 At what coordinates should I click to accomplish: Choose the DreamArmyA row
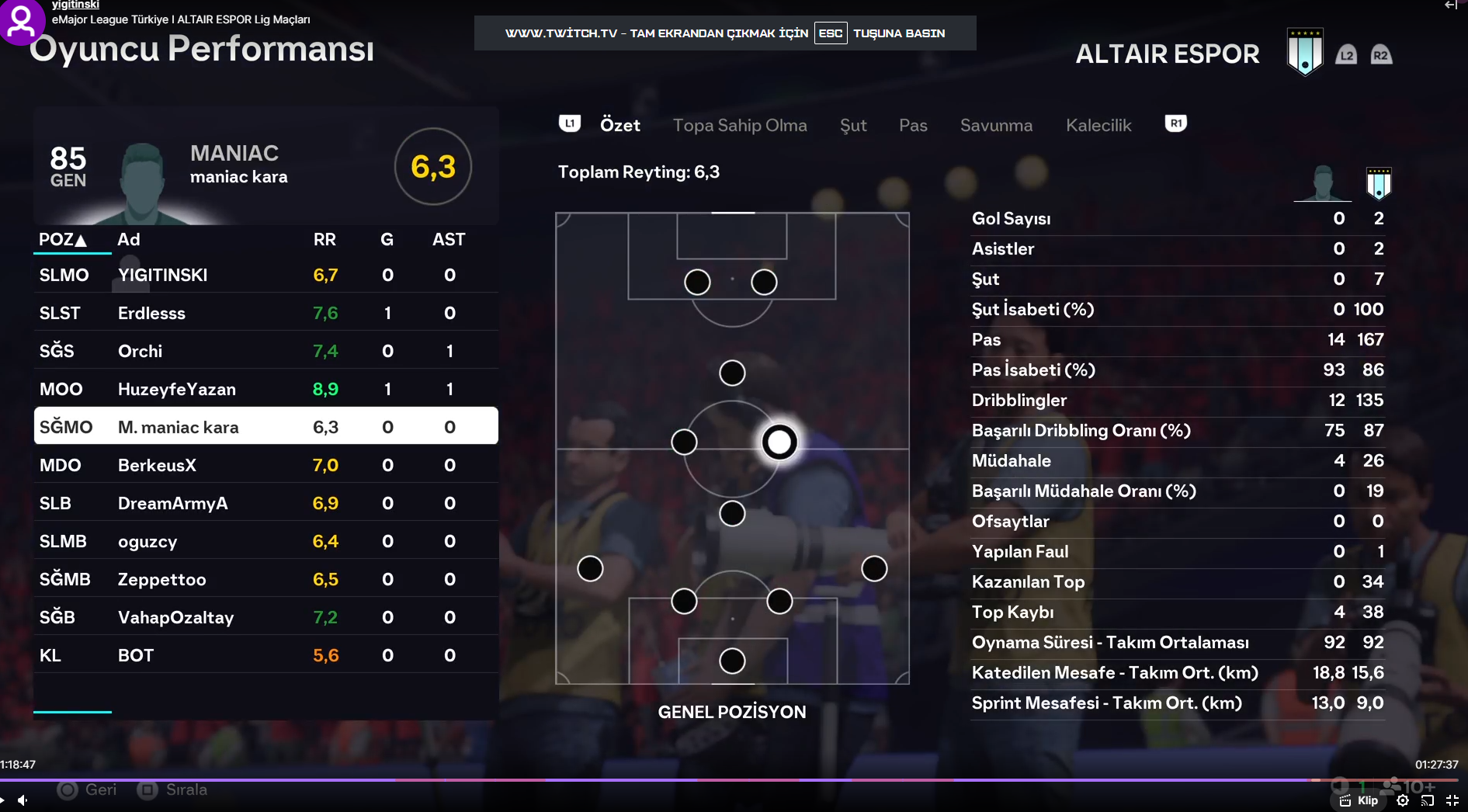pyautogui.click(x=265, y=503)
